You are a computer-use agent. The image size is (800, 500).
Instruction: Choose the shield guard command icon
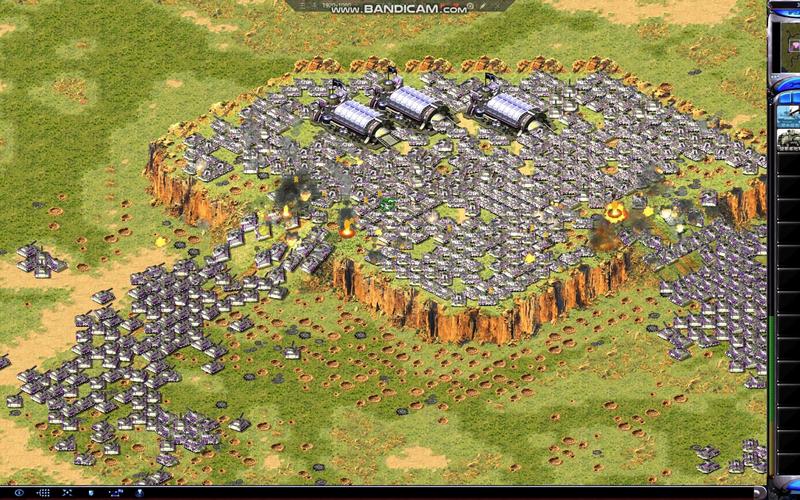click(91, 492)
